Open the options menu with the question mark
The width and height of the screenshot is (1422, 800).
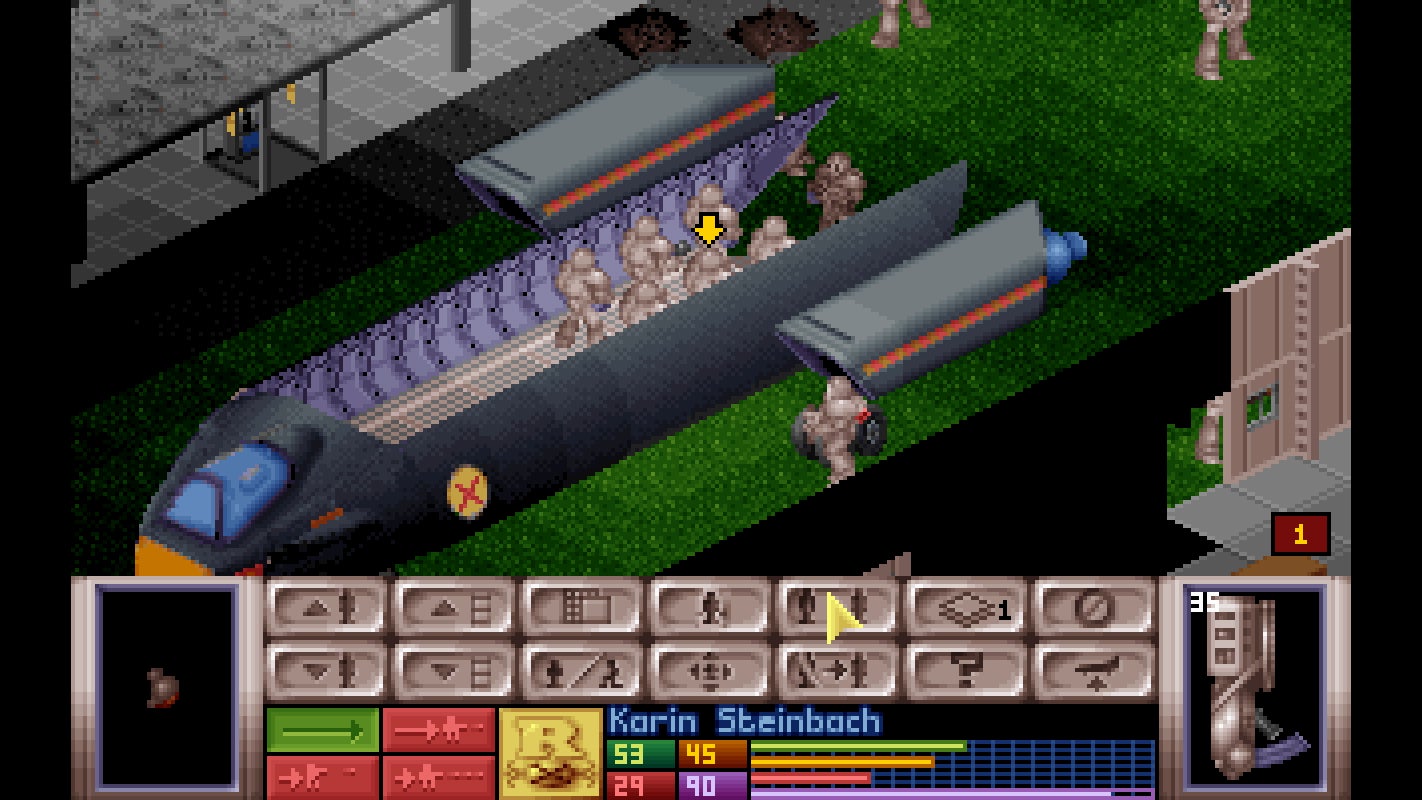coord(964,670)
